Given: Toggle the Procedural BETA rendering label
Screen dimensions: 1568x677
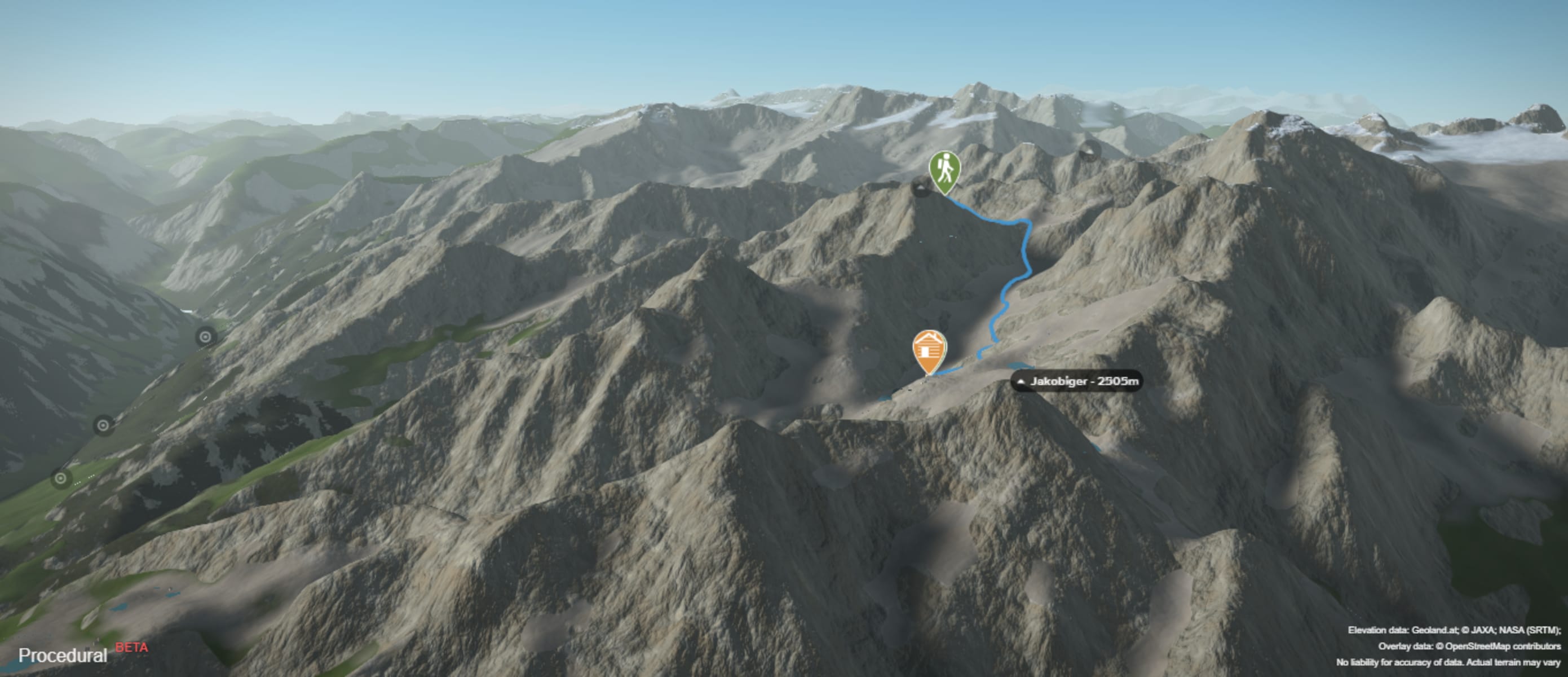Looking at the screenshot, I should point(82,654).
